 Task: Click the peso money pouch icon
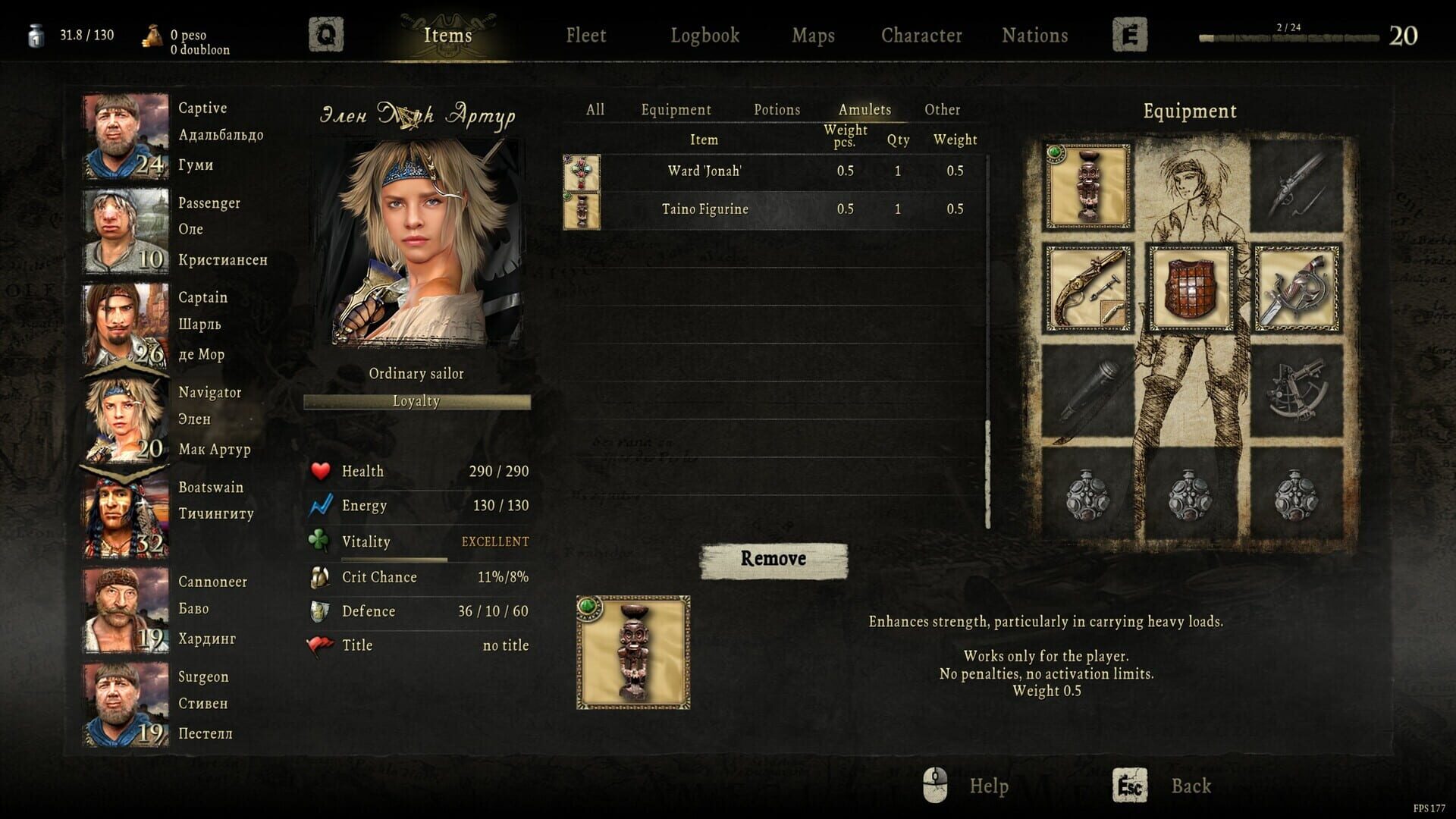point(150,36)
